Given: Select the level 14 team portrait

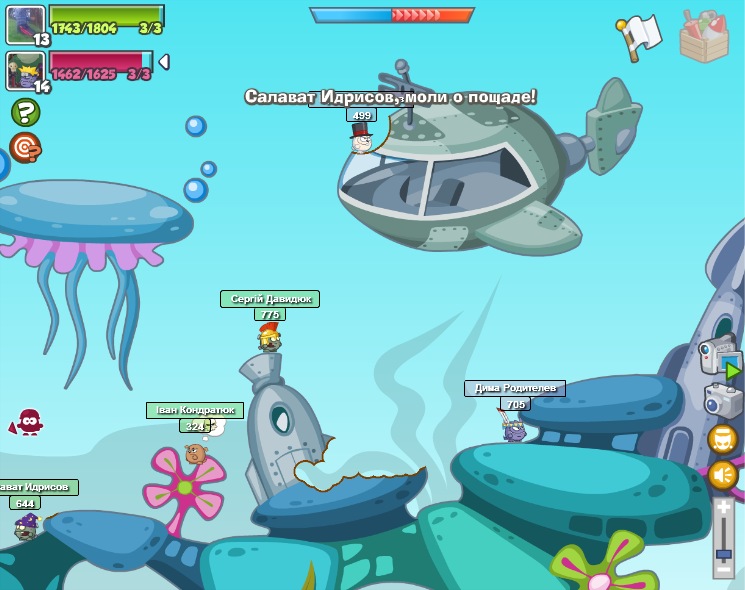Looking at the screenshot, I should (24, 70).
